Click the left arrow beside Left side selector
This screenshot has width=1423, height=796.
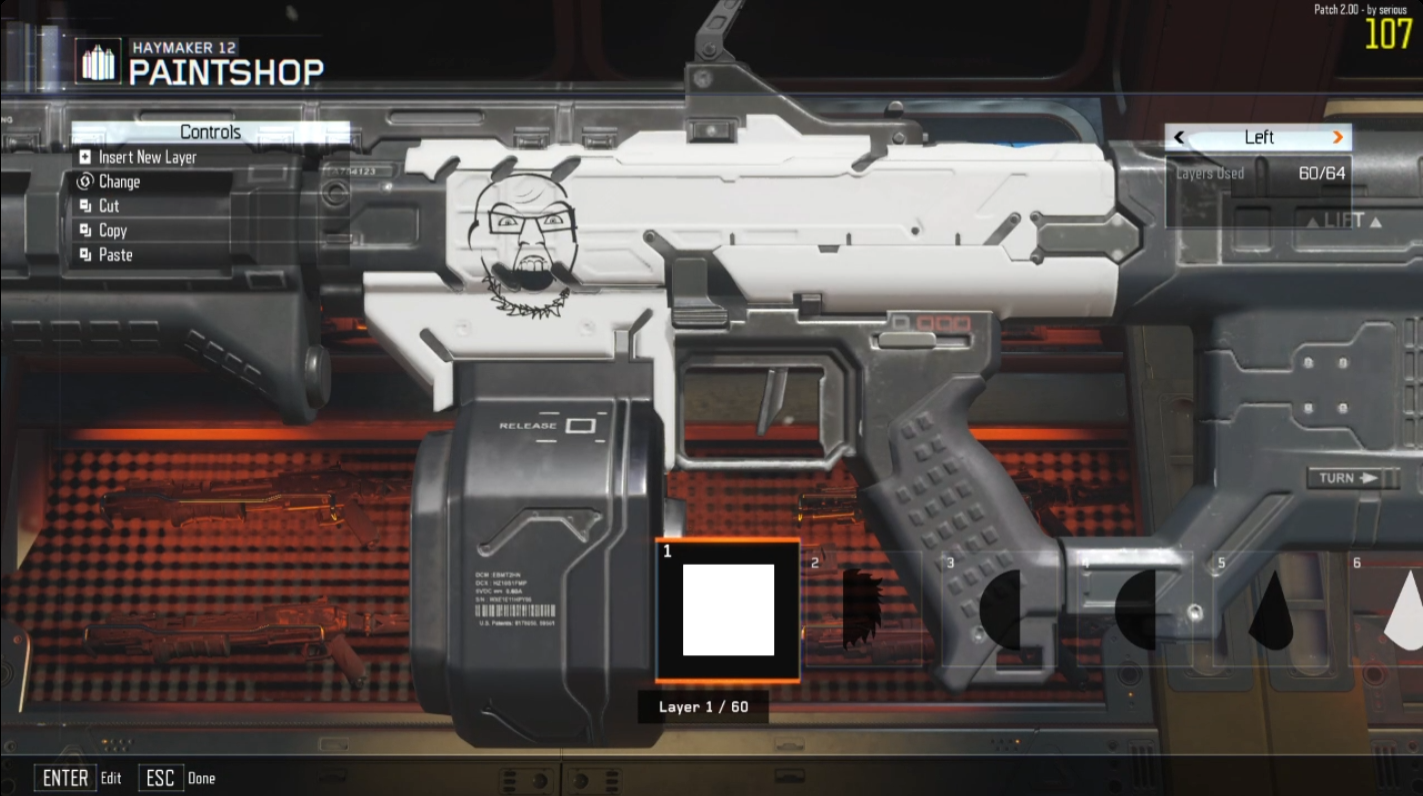pos(1180,138)
